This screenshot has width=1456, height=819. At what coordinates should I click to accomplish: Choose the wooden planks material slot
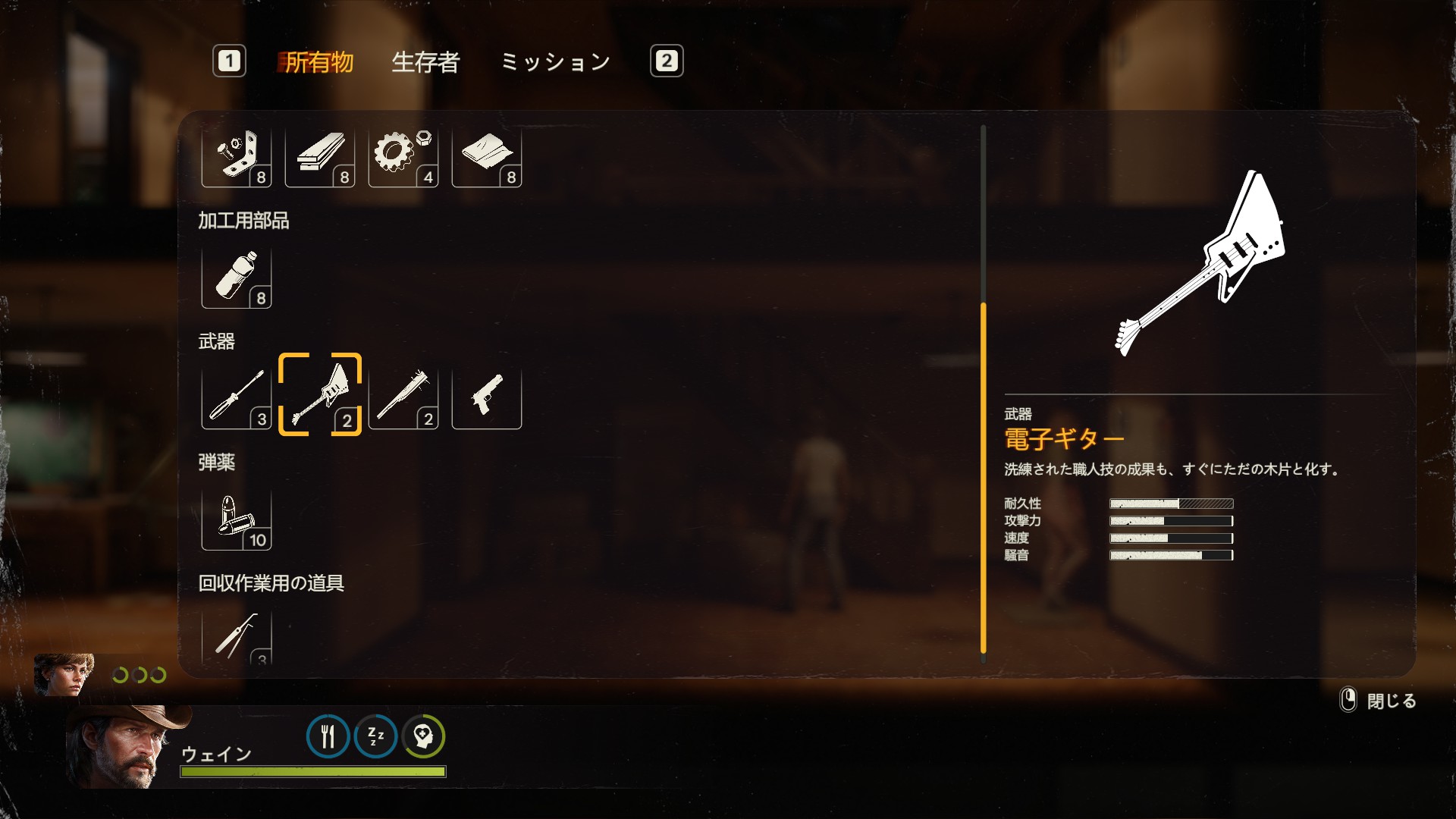click(320, 156)
